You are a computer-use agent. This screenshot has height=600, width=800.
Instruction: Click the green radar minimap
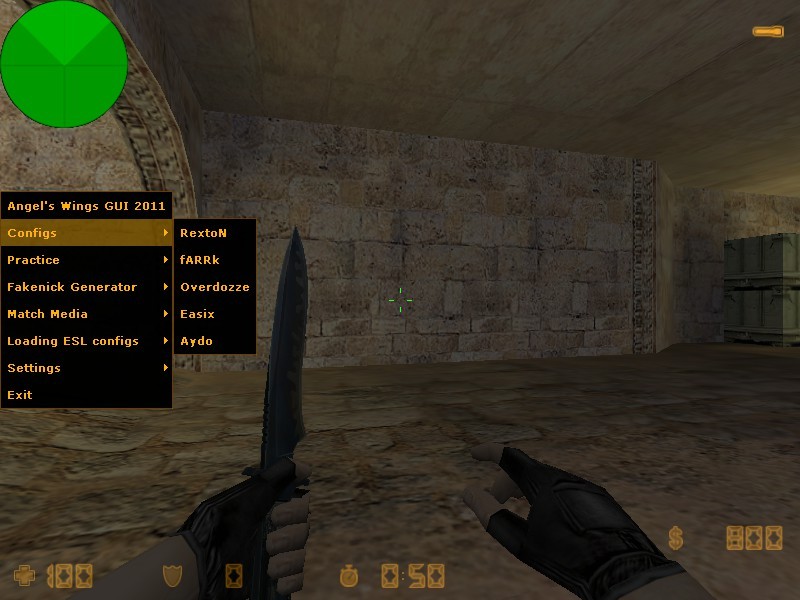pyautogui.click(x=64, y=64)
